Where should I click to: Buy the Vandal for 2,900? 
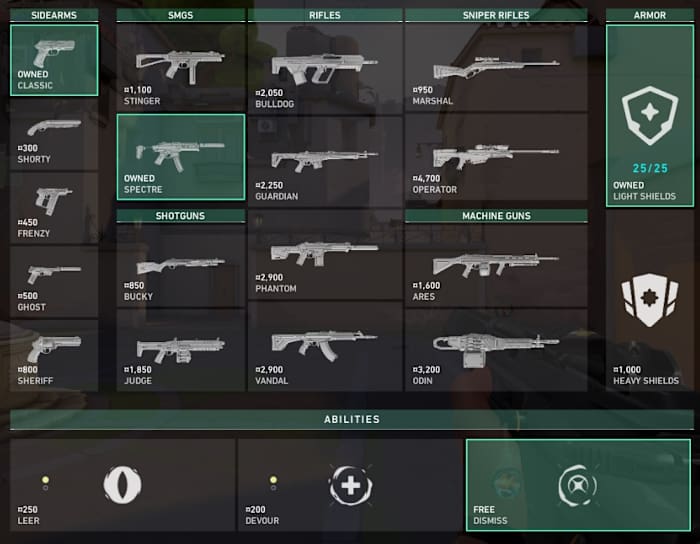325,345
